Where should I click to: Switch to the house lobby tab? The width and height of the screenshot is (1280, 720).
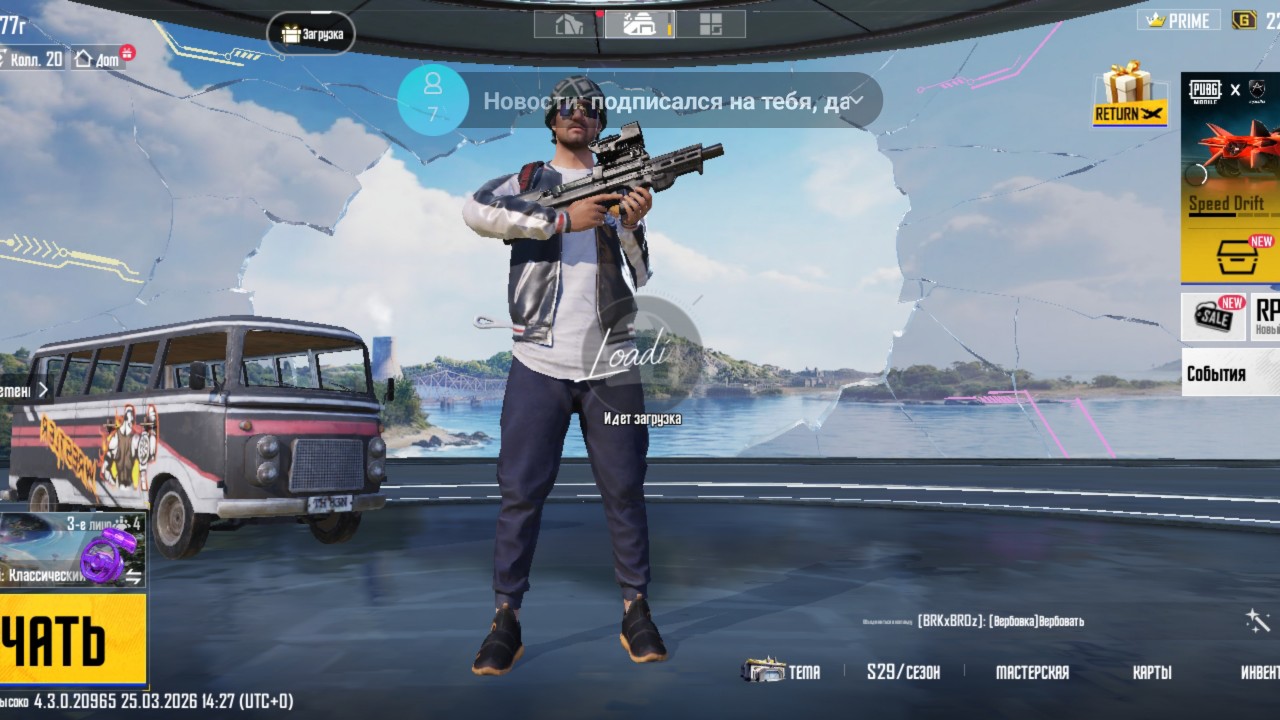[x=569, y=24]
